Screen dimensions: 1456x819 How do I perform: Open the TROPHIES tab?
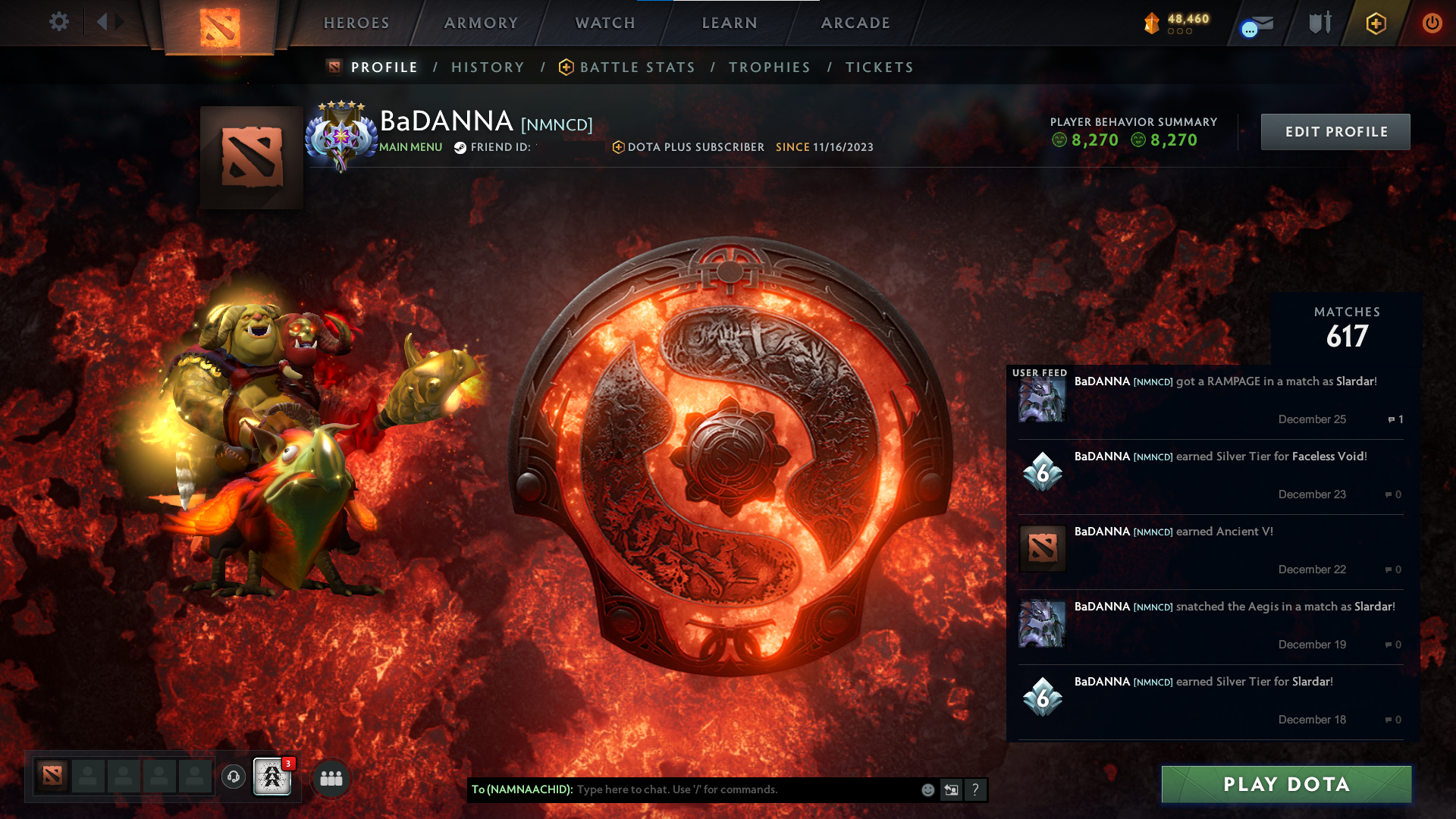[769, 67]
